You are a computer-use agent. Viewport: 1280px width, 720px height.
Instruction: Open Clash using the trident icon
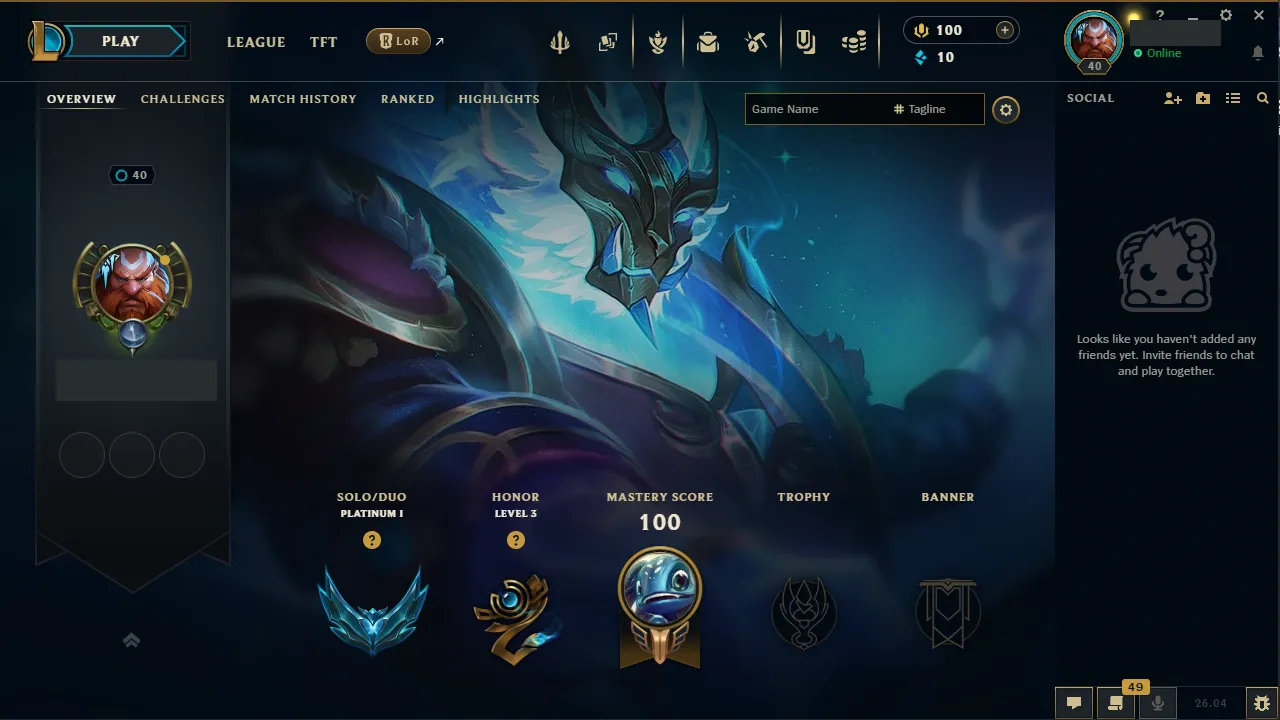(559, 41)
